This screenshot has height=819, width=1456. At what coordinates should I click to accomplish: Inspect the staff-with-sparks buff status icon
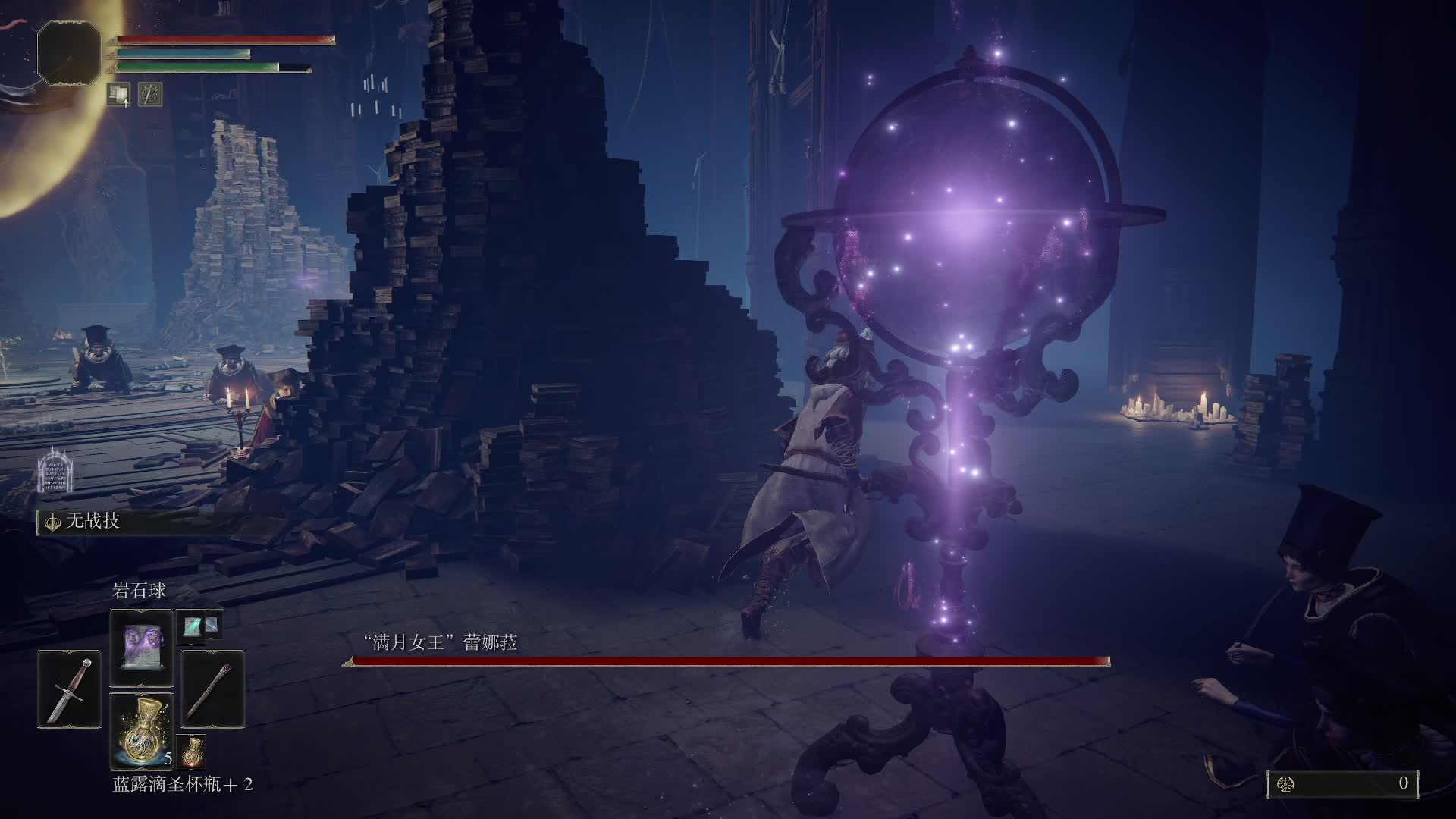point(150,94)
